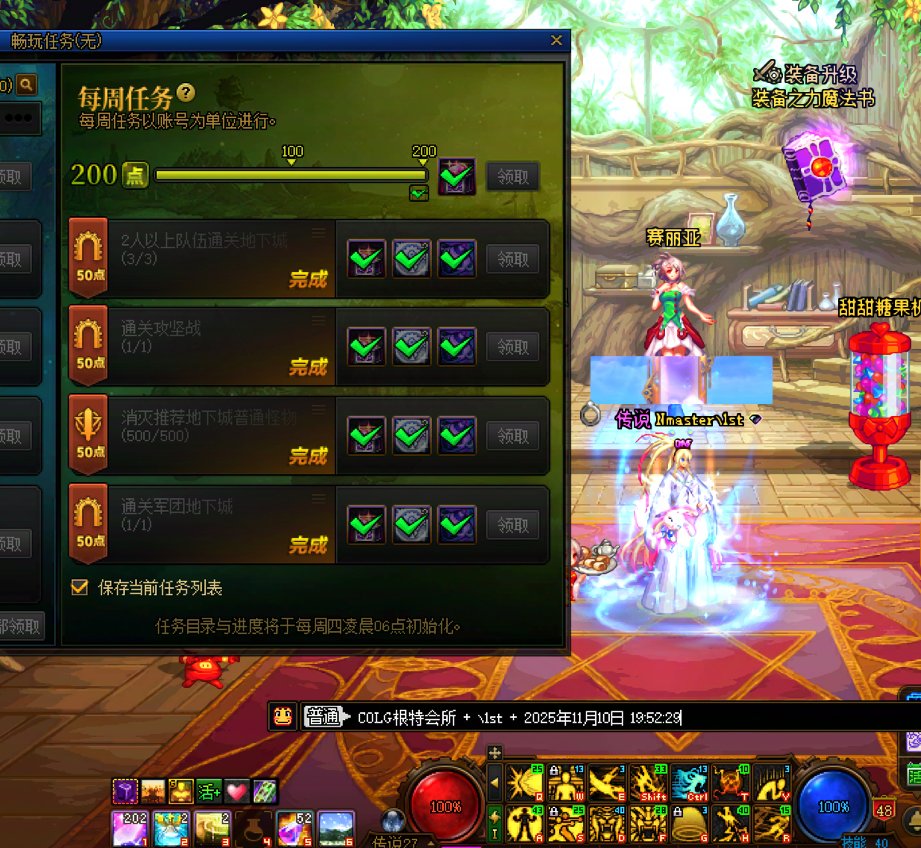Claim the 200-point weekly reward
The height and width of the screenshot is (848, 921).
pos(513,177)
